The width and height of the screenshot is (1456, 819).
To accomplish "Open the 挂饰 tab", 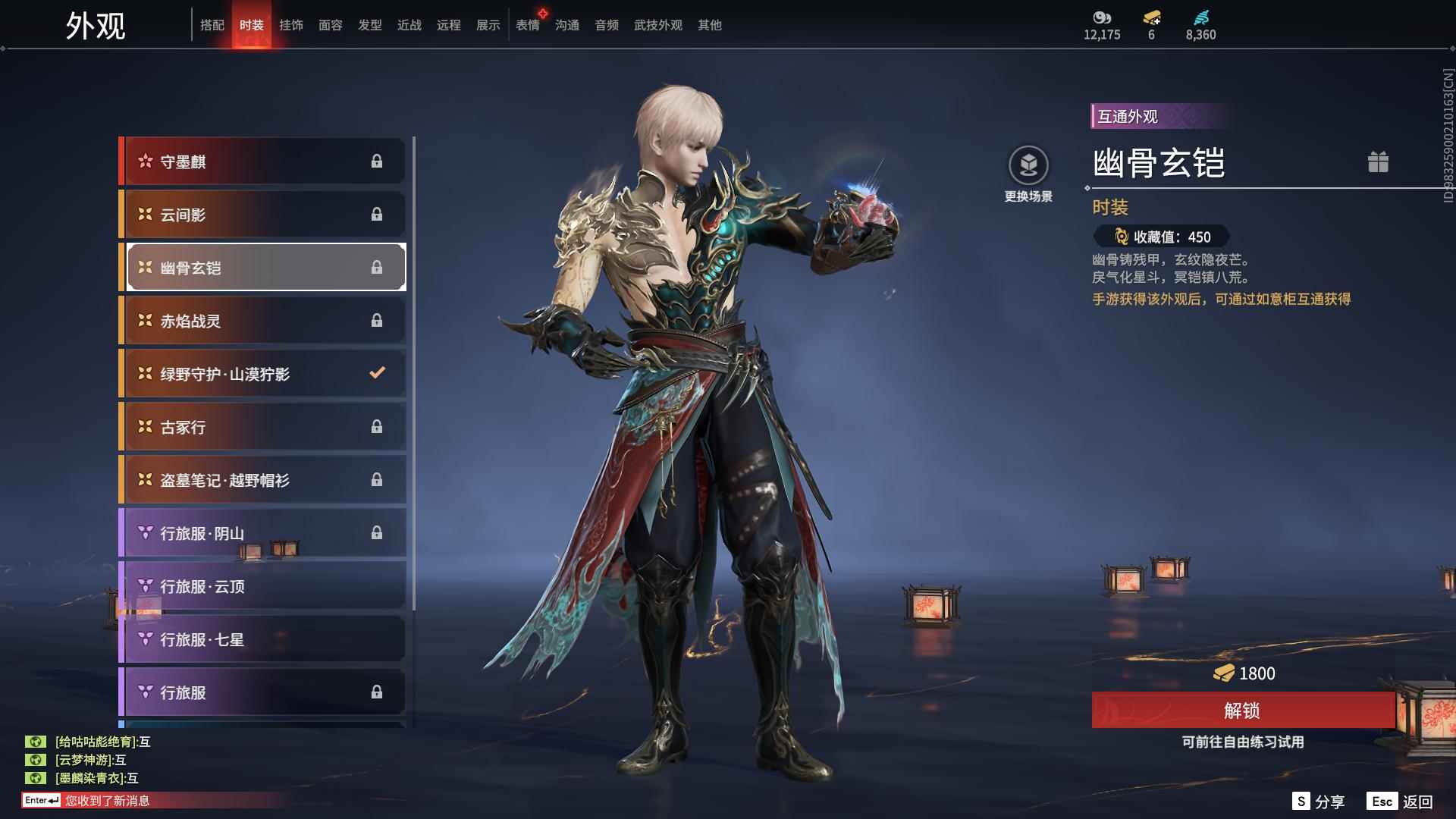I will coord(290,25).
